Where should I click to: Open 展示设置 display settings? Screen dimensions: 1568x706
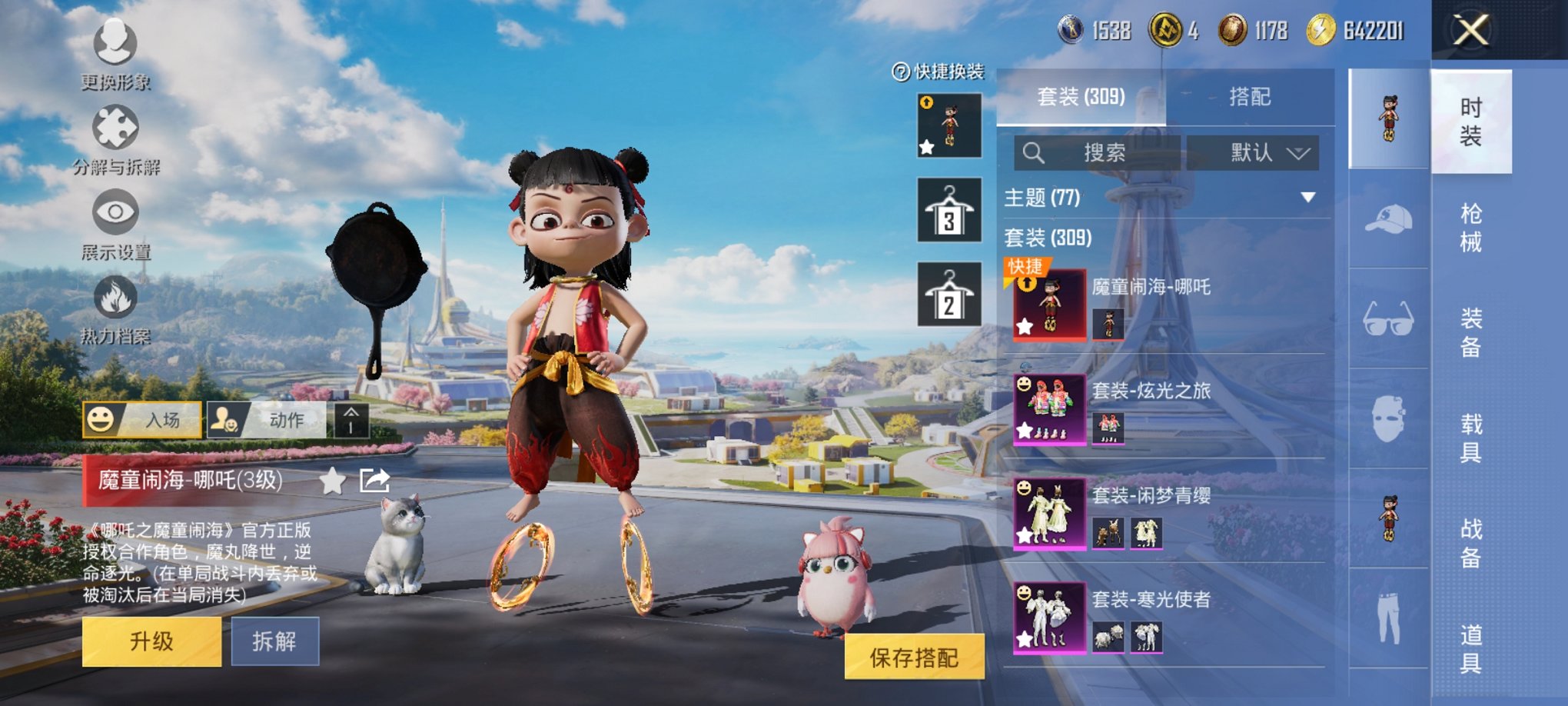click(115, 223)
